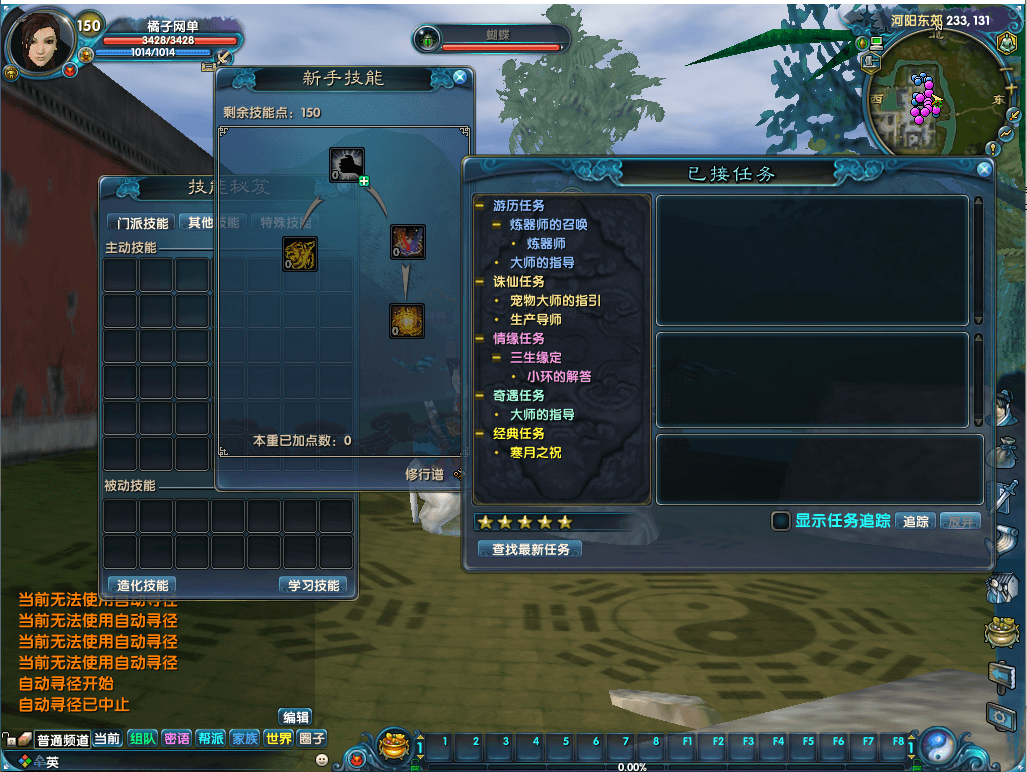Select the 小环的解答 quest
This screenshot has width=1027, height=772.
(559, 376)
